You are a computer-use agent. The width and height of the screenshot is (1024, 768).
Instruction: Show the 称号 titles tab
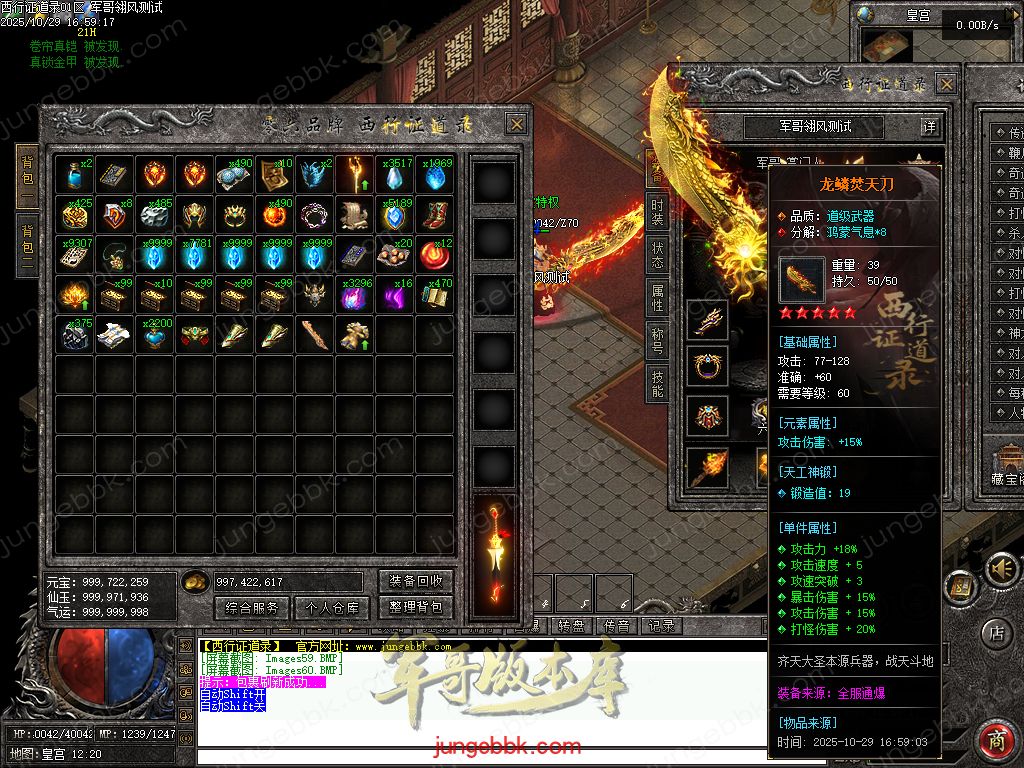coord(657,338)
